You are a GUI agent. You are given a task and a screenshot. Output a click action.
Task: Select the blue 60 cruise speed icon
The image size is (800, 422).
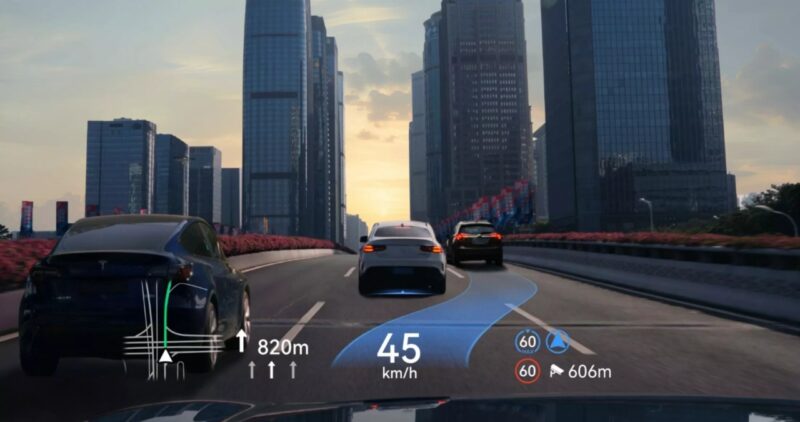[x=527, y=342]
